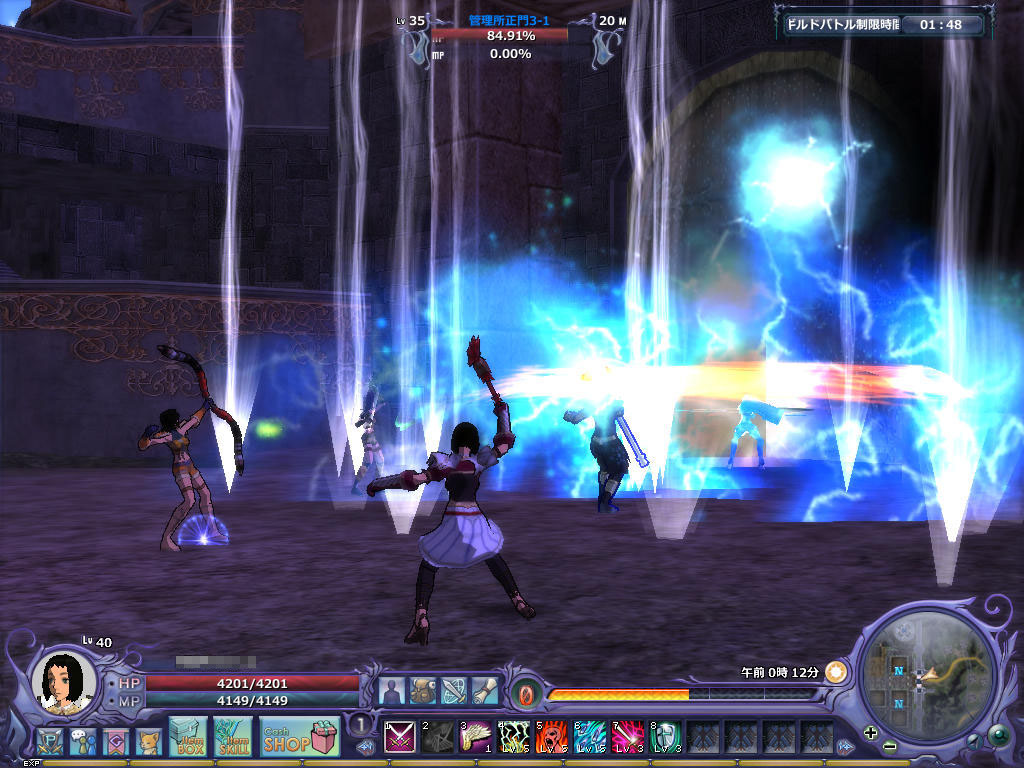Open the chat and friends icon
The width and height of the screenshot is (1024, 768).
[x=83, y=742]
